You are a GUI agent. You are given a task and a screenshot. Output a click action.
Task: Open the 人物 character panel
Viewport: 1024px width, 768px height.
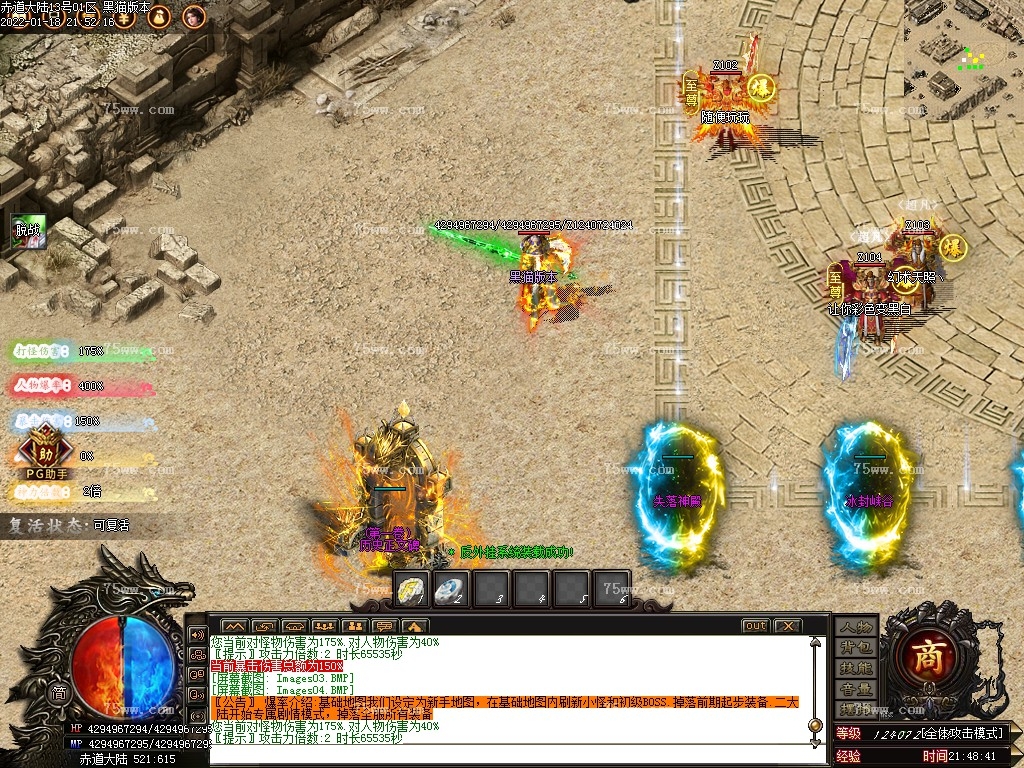(856, 628)
